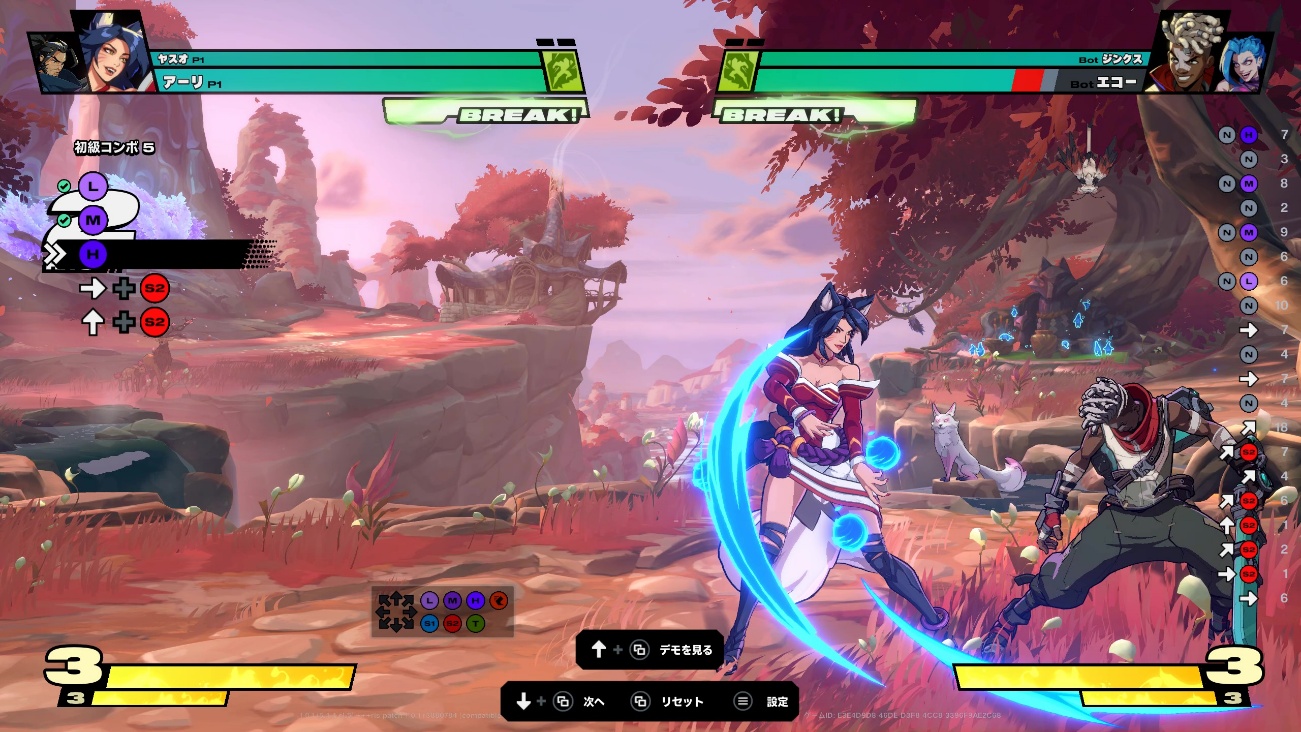Click Yasuo's small assist portrait
The width and height of the screenshot is (1301, 732).
50,63
